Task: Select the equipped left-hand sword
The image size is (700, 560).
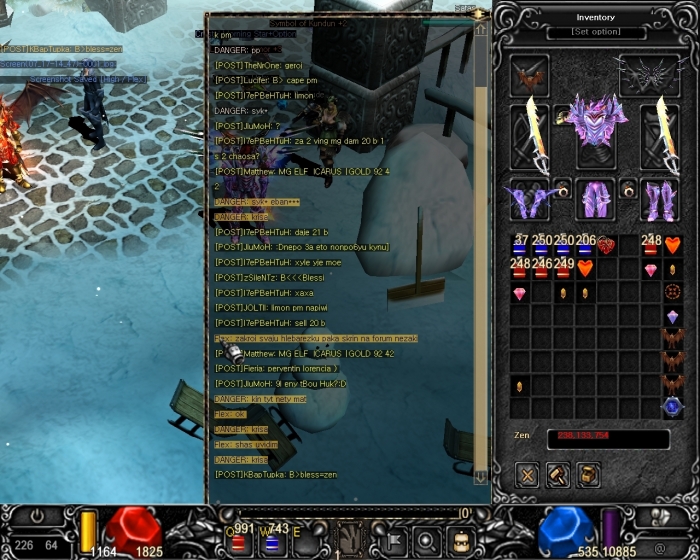Action: (x=530, y=133)
